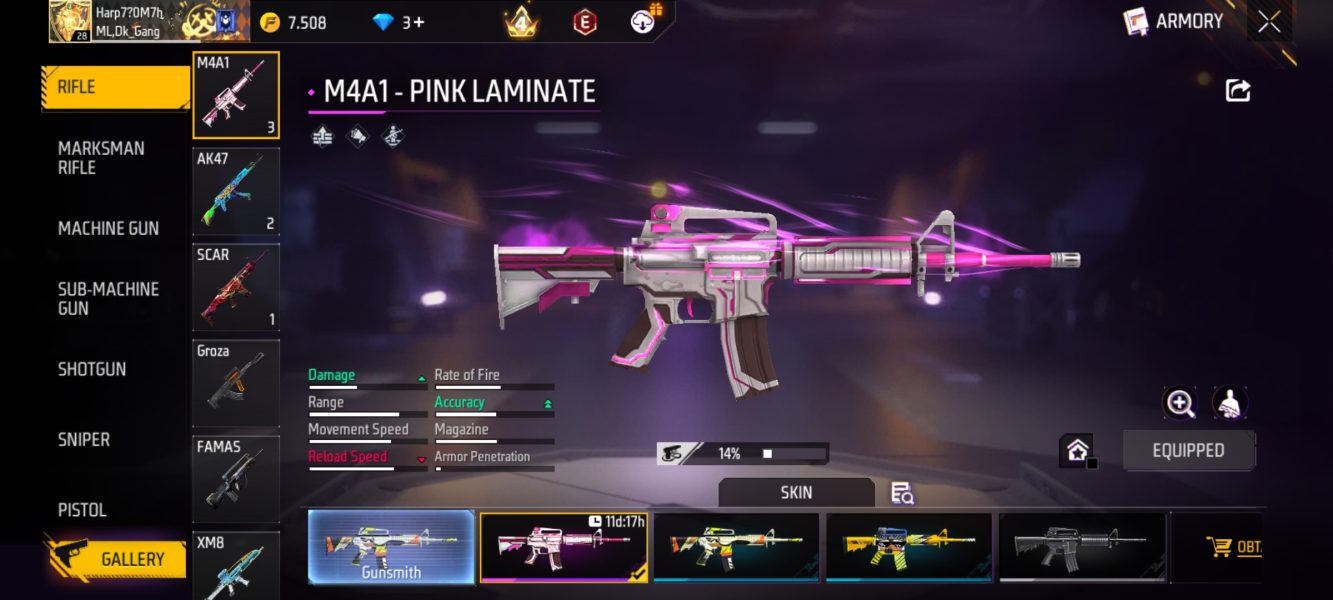This screenshot has width=1333, height=600.
Task: Close the Armory screen
Action: tap(1269, 22)
